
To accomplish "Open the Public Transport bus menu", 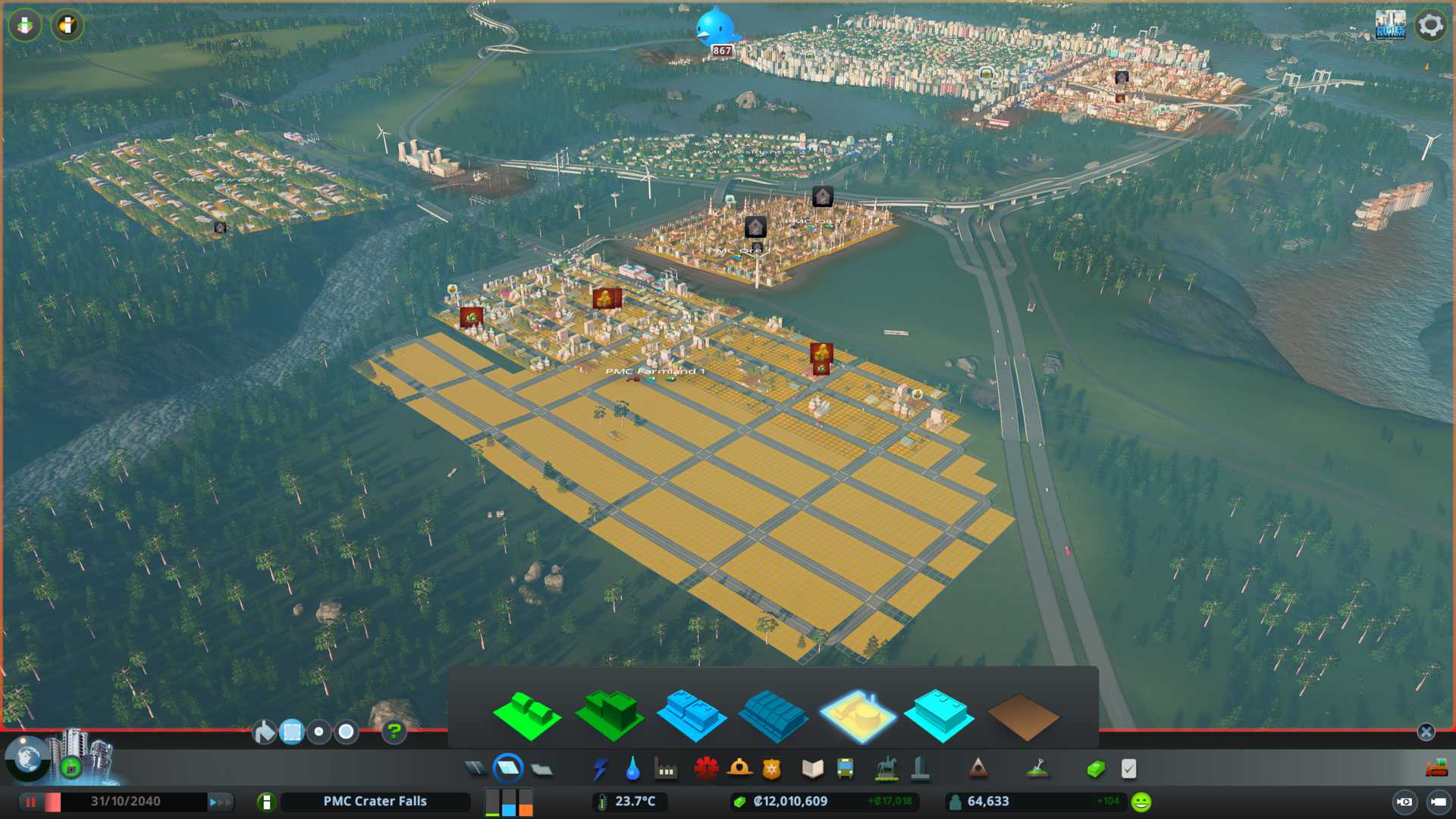I will [x=845, y=769].
